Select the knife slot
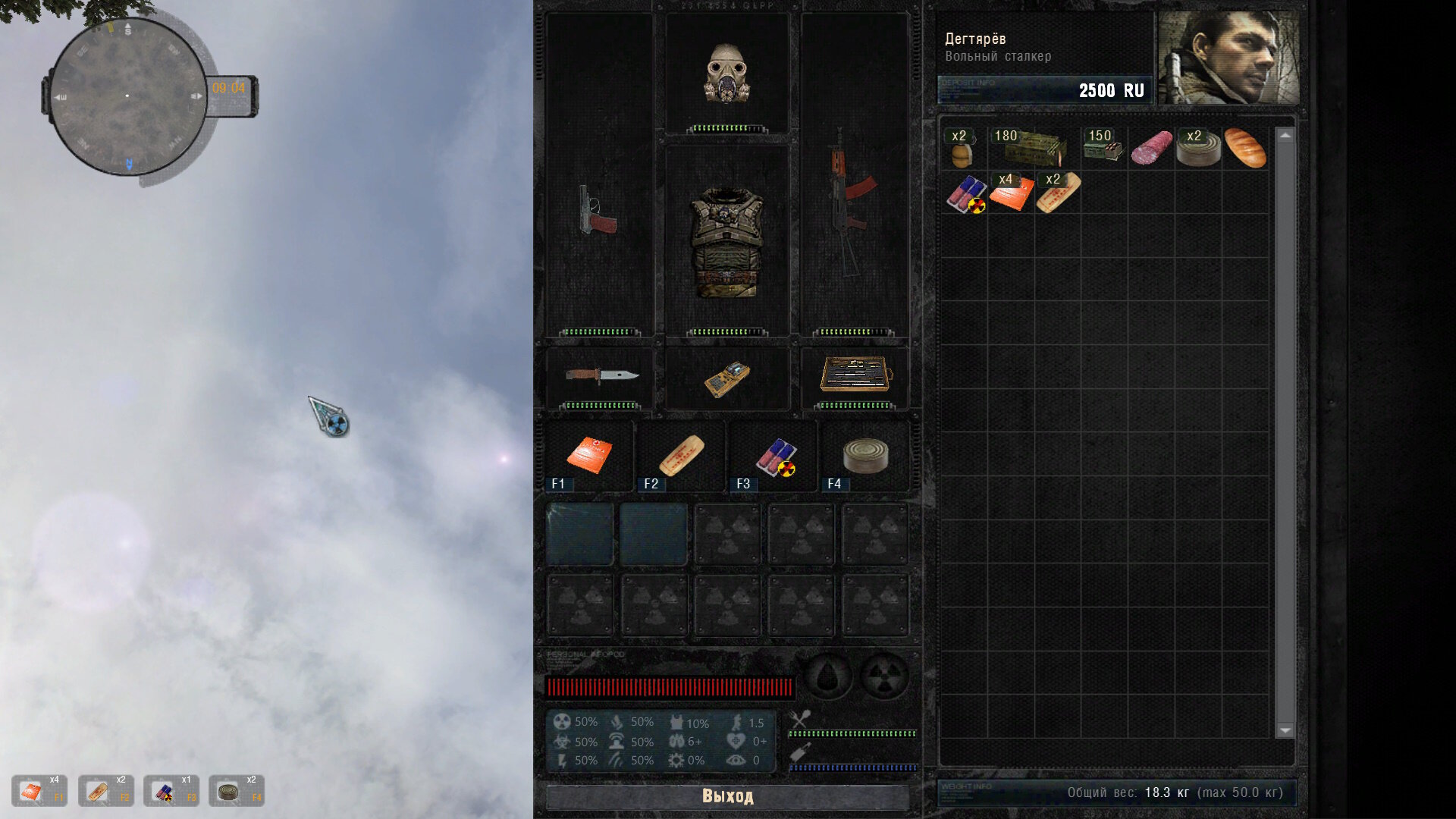The height and width of the screenshot is (819, 1456). 601,376
